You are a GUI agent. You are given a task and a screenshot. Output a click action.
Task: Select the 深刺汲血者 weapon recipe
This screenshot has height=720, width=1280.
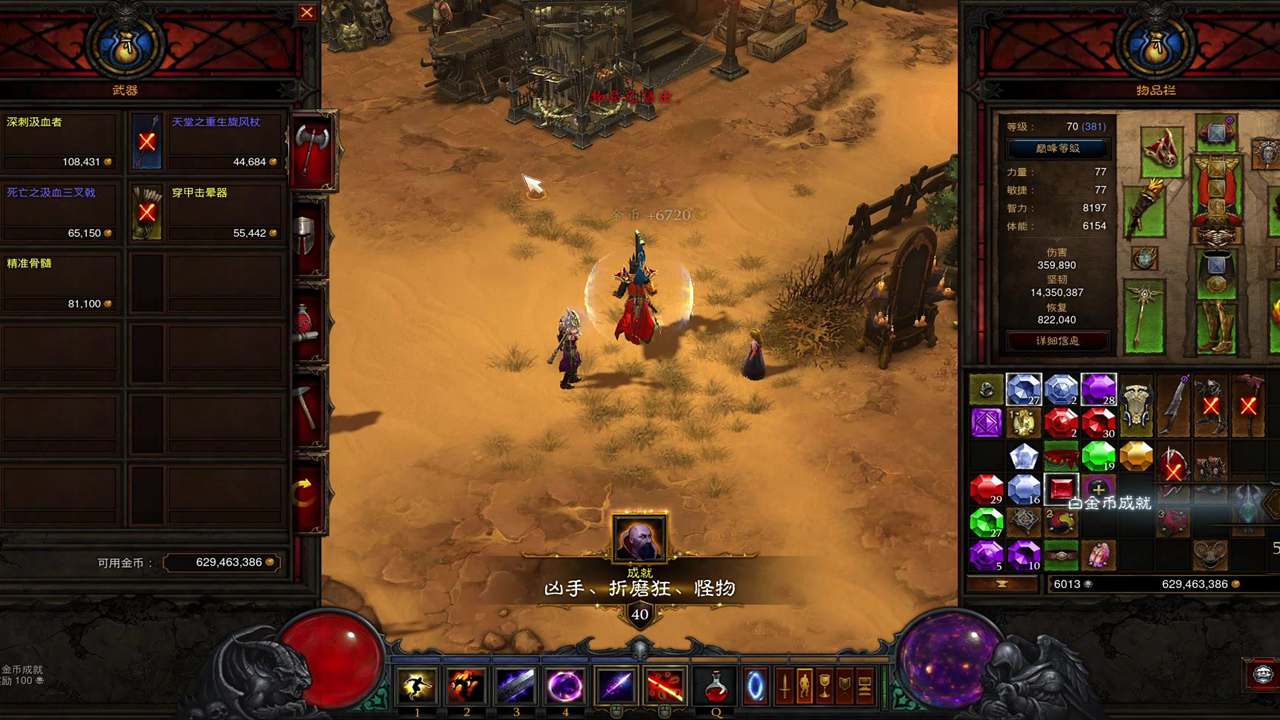point(60,141)
